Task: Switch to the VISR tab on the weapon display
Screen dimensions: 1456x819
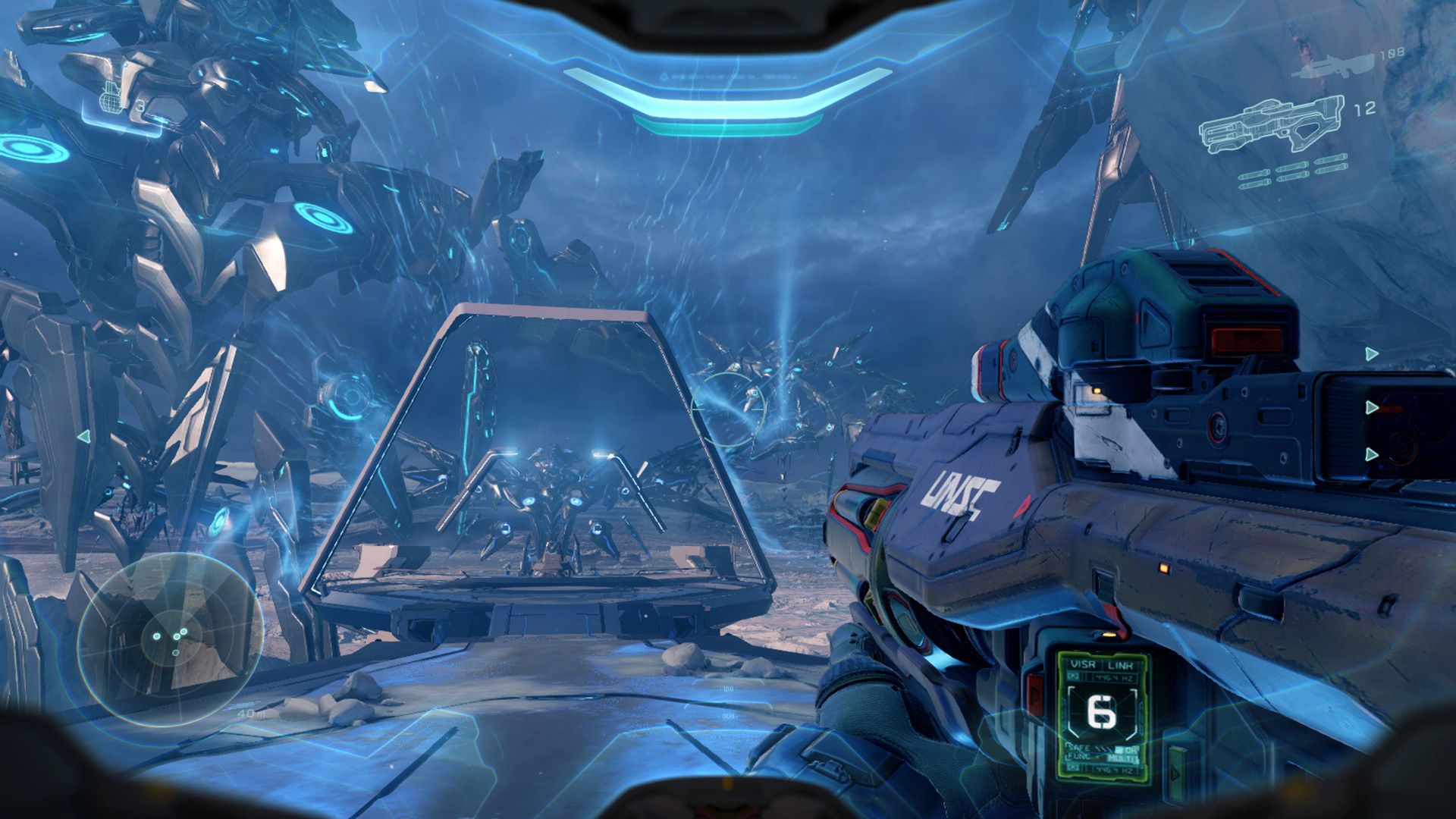Action: (x=1083, y=664)
